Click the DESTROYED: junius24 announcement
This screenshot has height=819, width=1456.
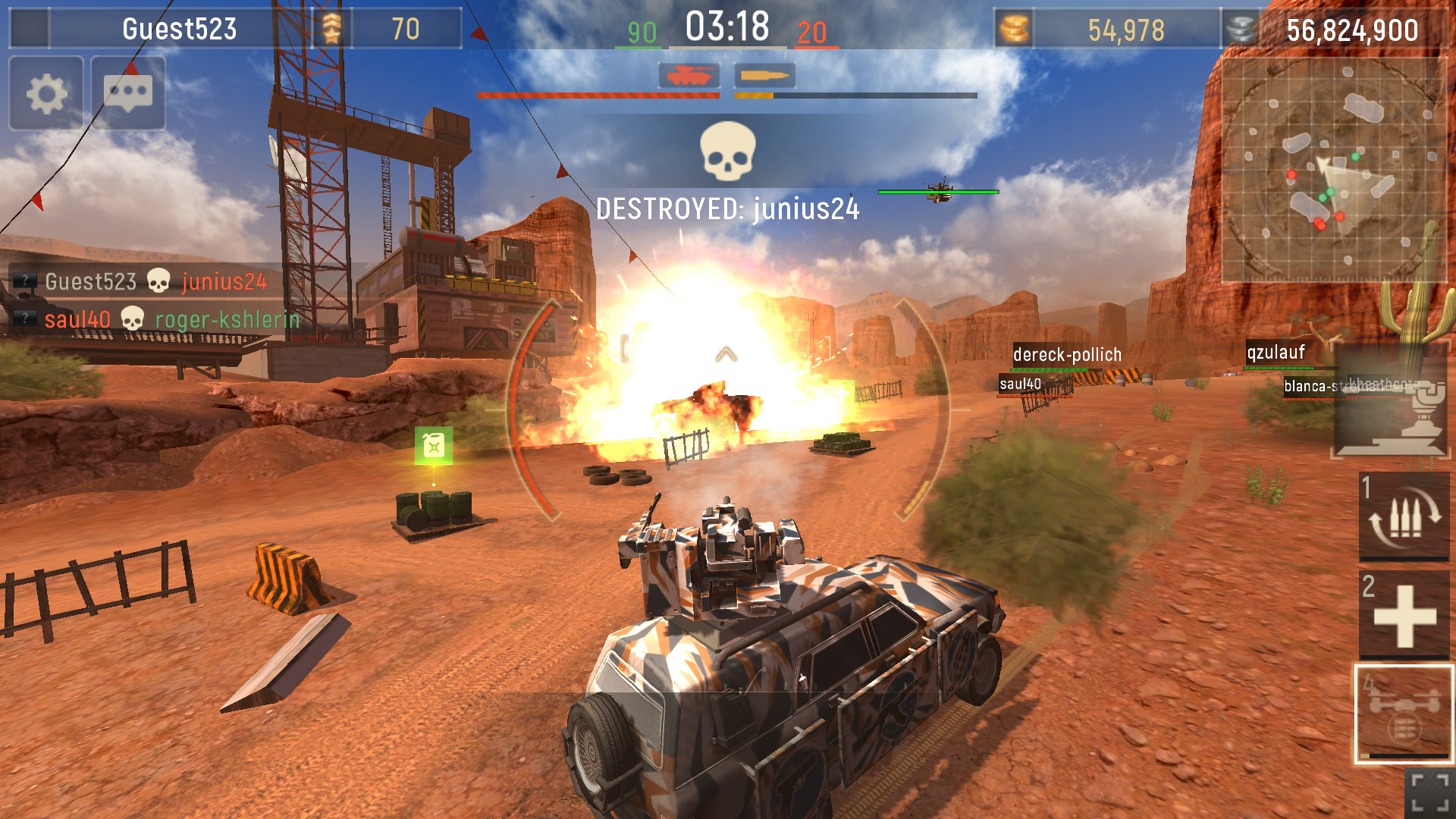(x=728, y=210)
